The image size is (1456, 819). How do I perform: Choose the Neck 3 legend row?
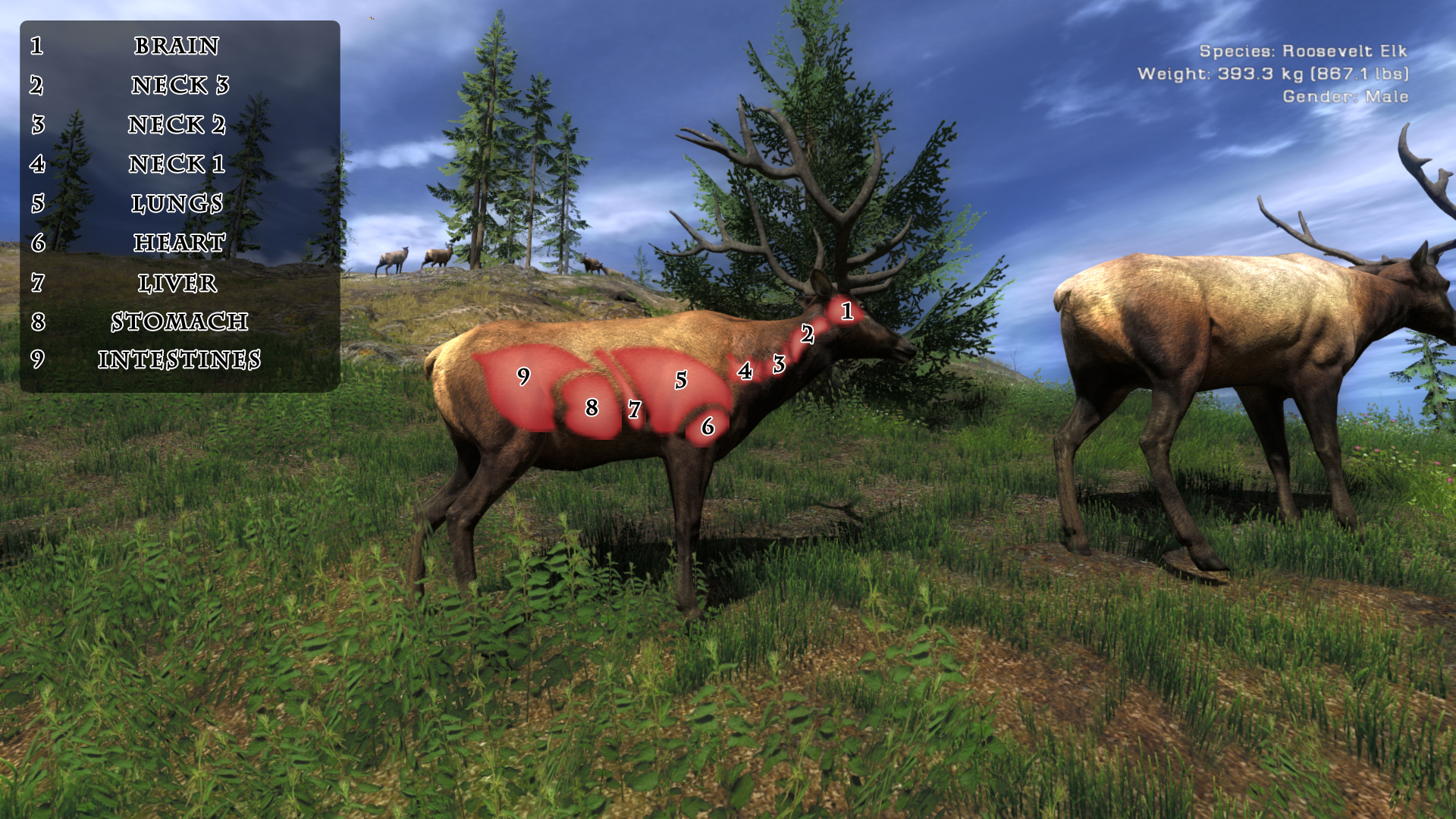(x=180, y=85)
